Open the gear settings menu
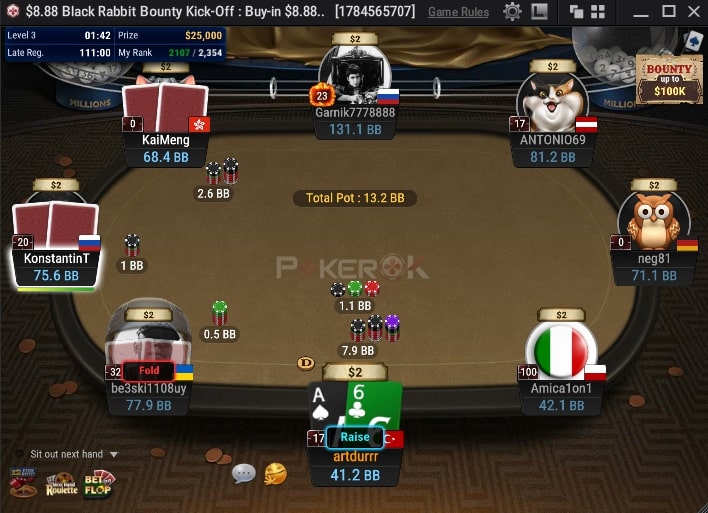The height and width of the screenshot is (513, 708). (512, 12)
